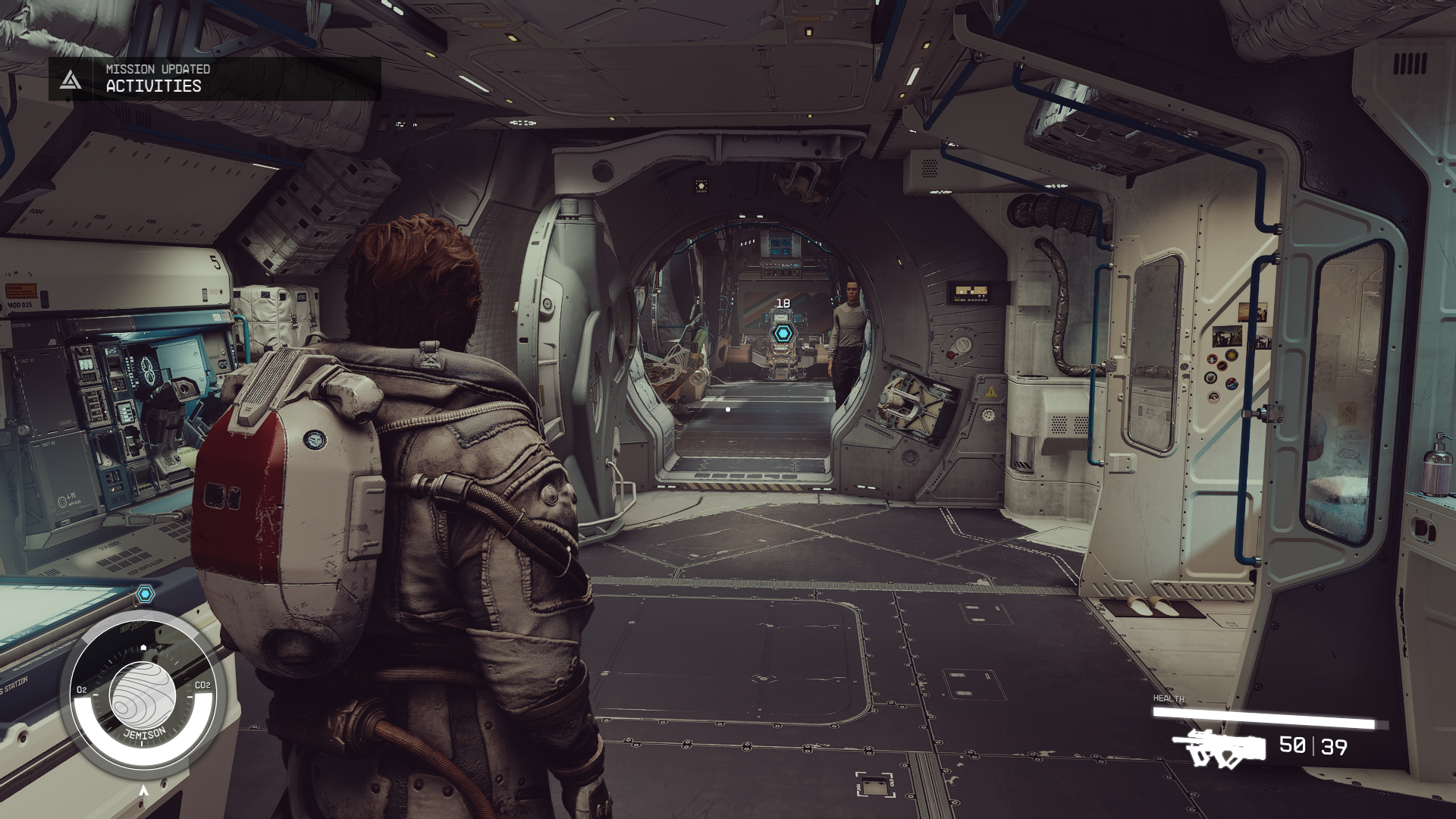Select the quest marker showing 18 meters
Screen dimensions: 1456x819
click(x=783, y=333)
